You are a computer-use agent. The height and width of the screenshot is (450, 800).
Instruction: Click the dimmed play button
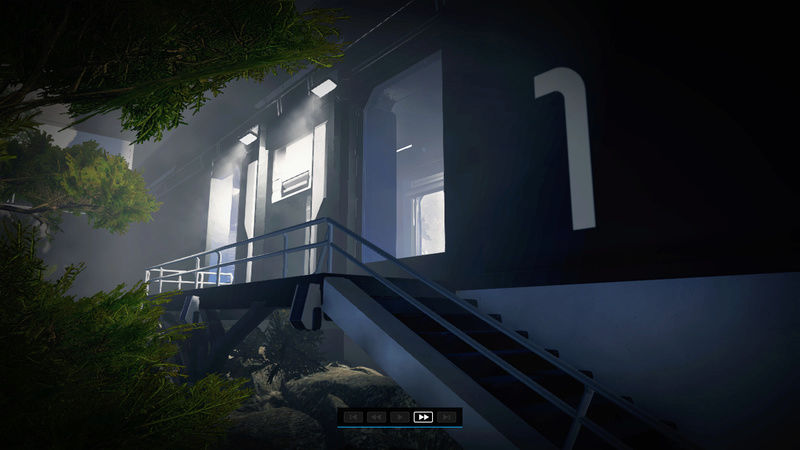coord(400,416)
